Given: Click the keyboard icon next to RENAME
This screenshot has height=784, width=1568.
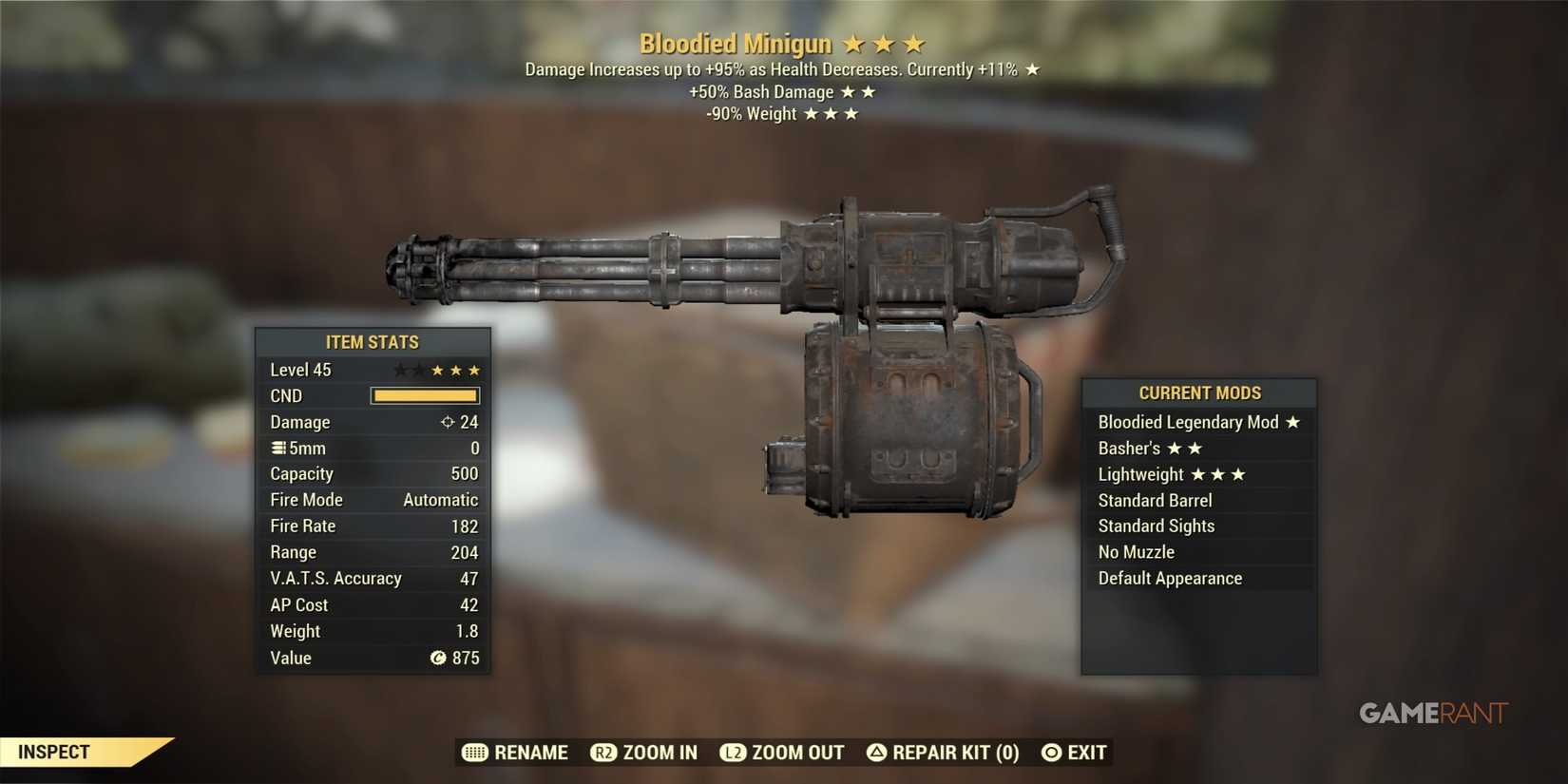Looking at the screenshot, I should point(474,753).
